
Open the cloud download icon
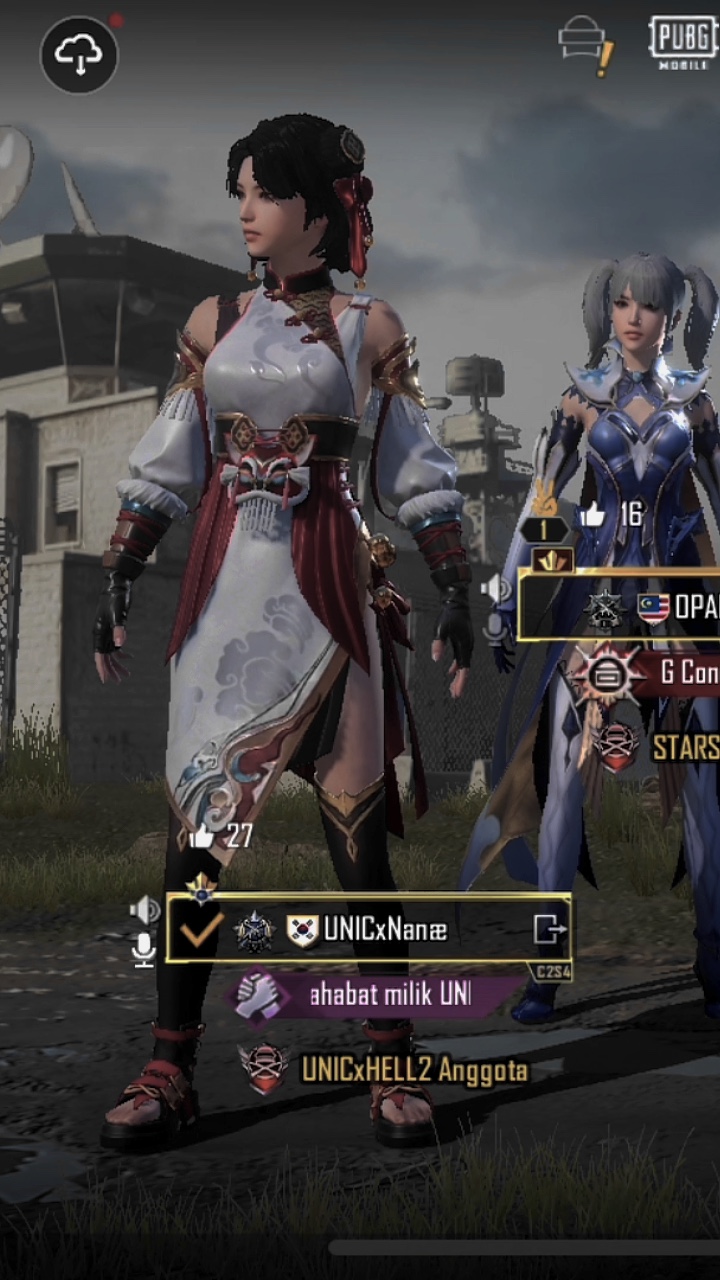(79, 55)
